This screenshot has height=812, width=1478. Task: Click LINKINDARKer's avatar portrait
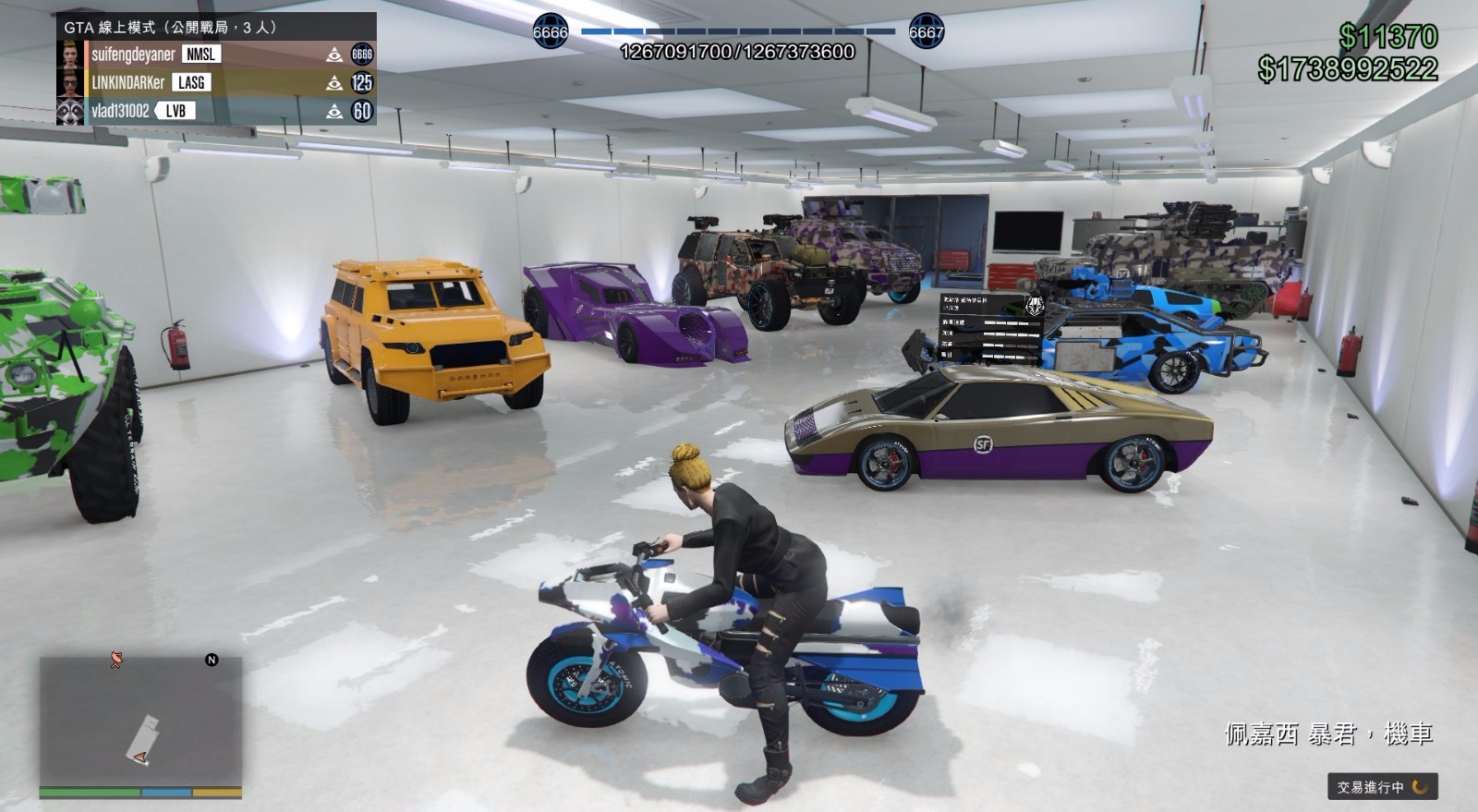72,84
